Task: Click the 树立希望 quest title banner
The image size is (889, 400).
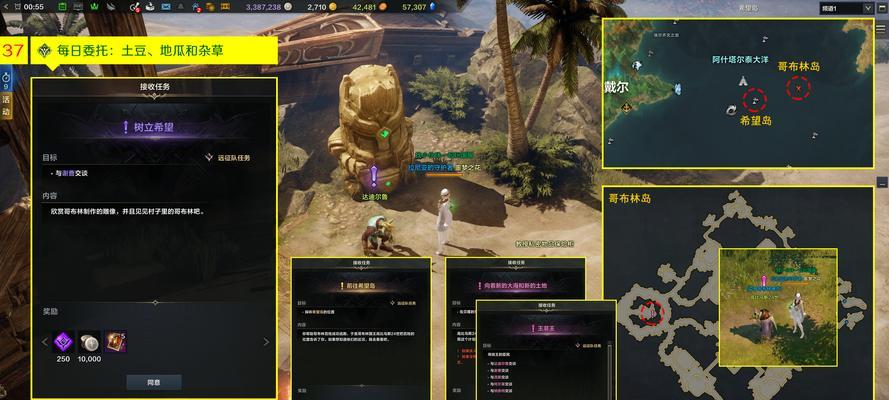Action: coord(153,128)
